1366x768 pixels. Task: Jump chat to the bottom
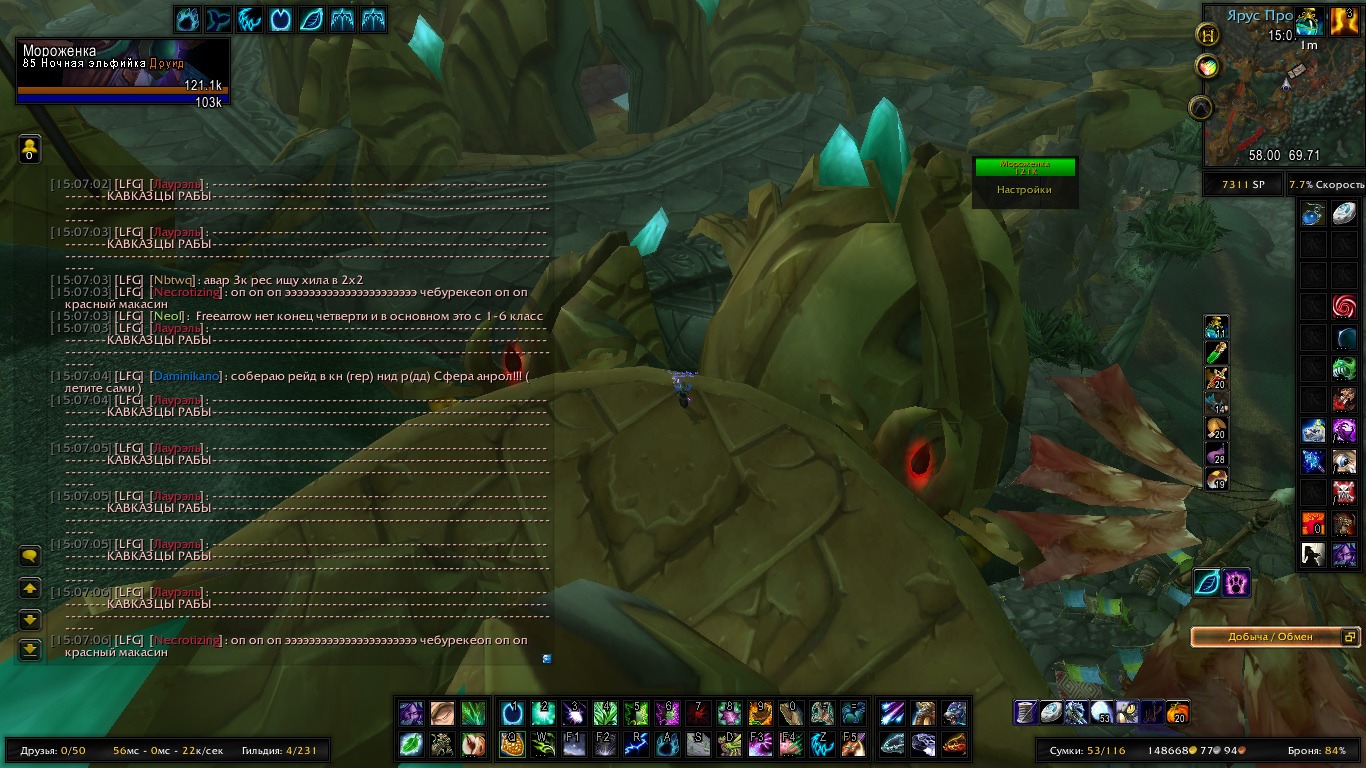[30, 649]
